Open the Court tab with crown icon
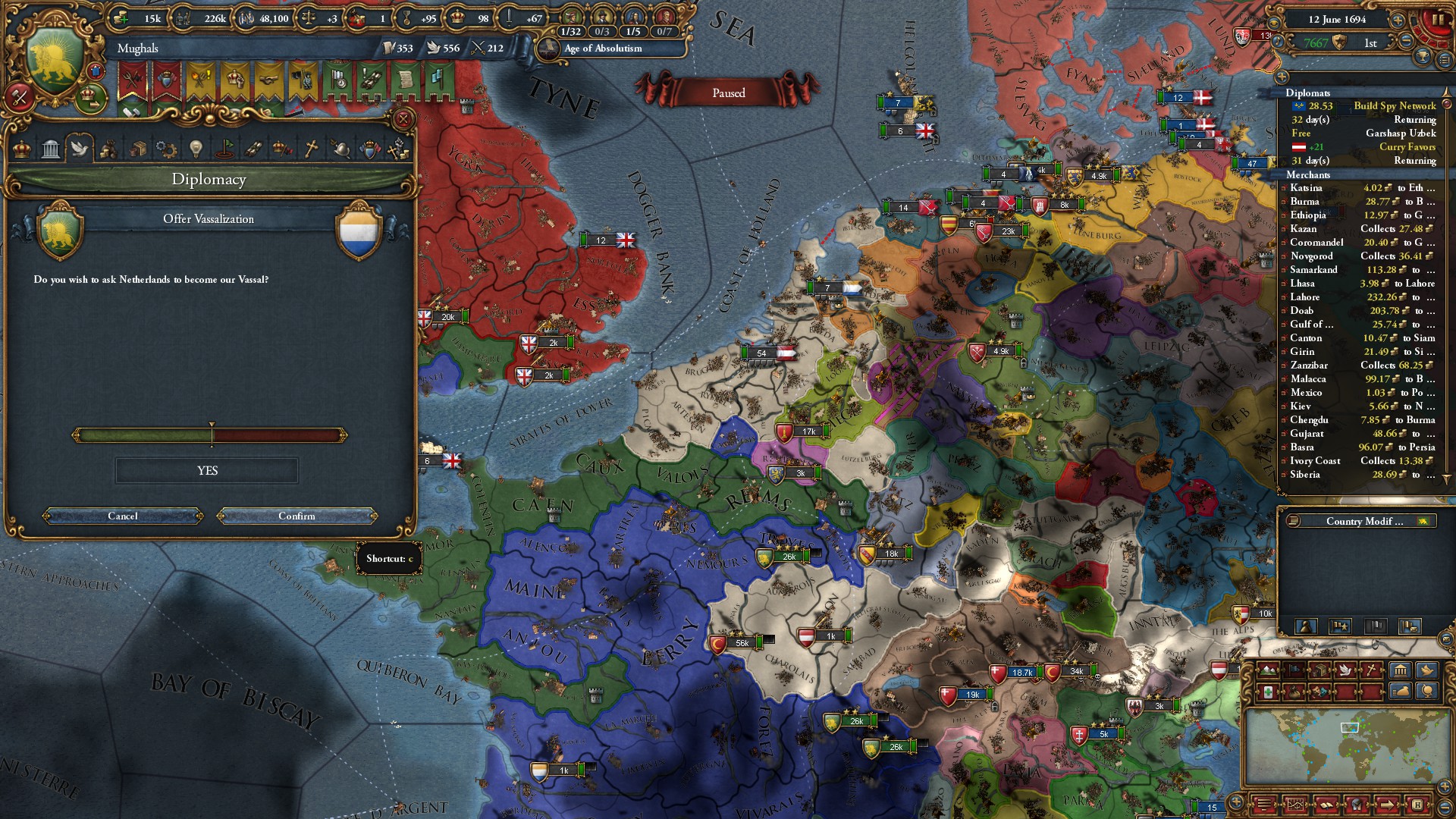 22,149
